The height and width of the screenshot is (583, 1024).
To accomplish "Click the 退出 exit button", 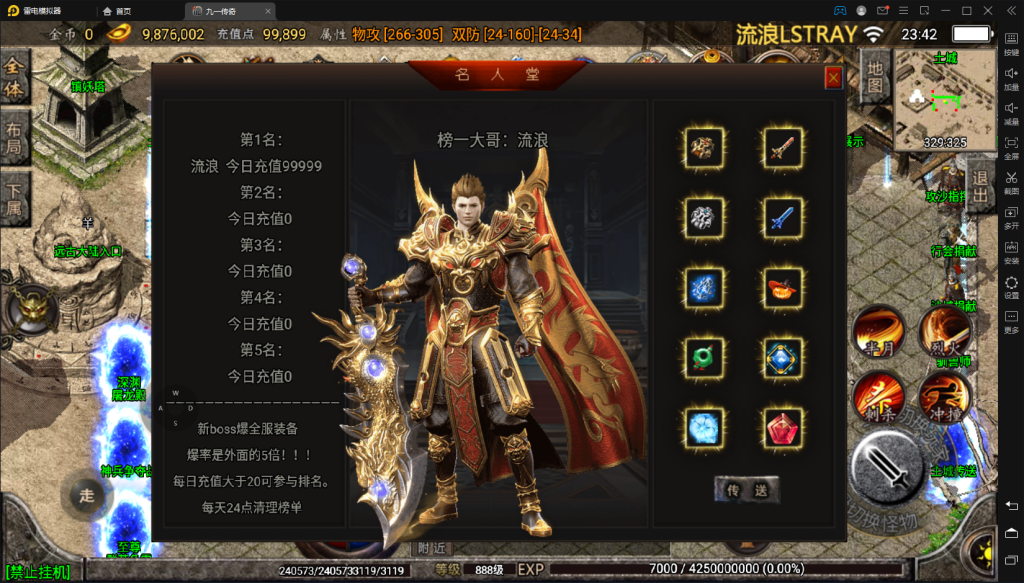I will point(981,187).
